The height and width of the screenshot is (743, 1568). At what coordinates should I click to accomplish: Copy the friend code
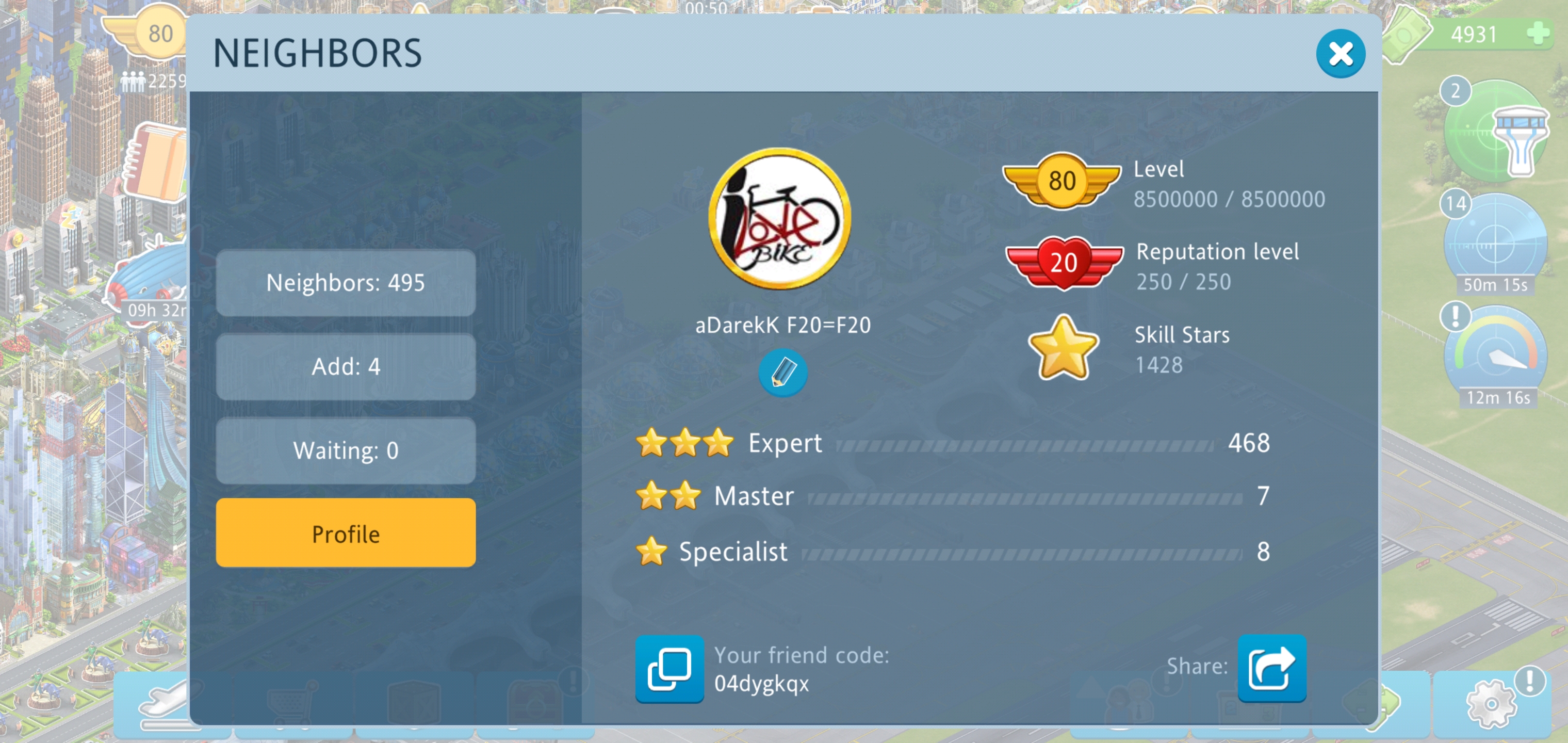coord(669,668)
